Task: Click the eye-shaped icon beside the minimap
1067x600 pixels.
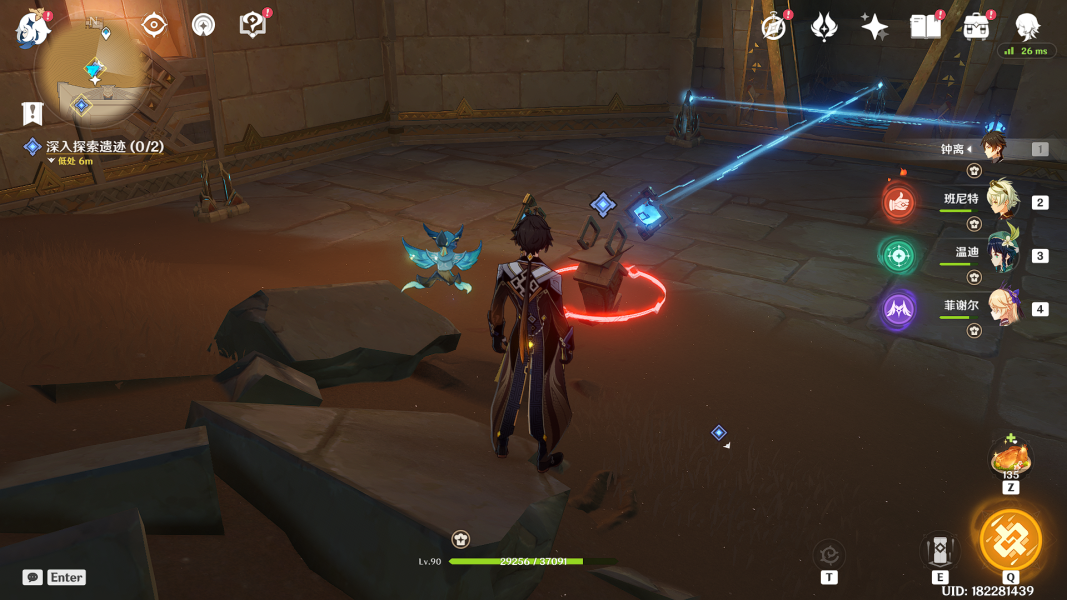Action: (x=154, y=25)
